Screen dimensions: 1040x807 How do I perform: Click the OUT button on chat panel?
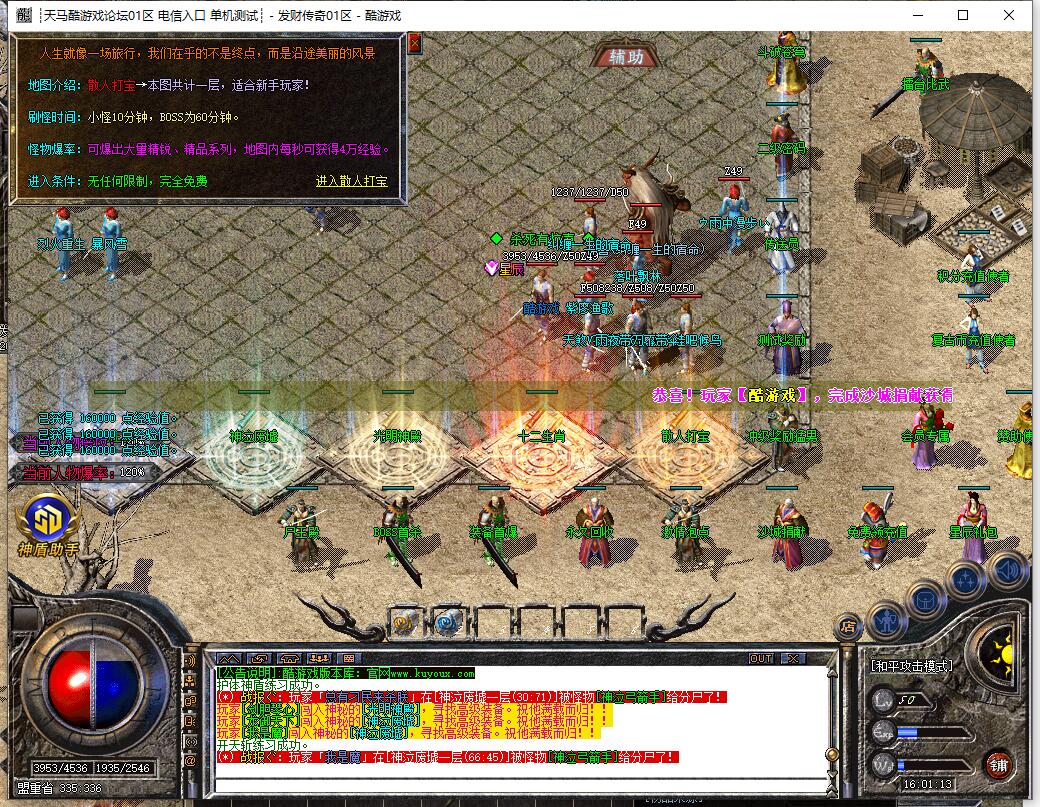pos(761,658)
